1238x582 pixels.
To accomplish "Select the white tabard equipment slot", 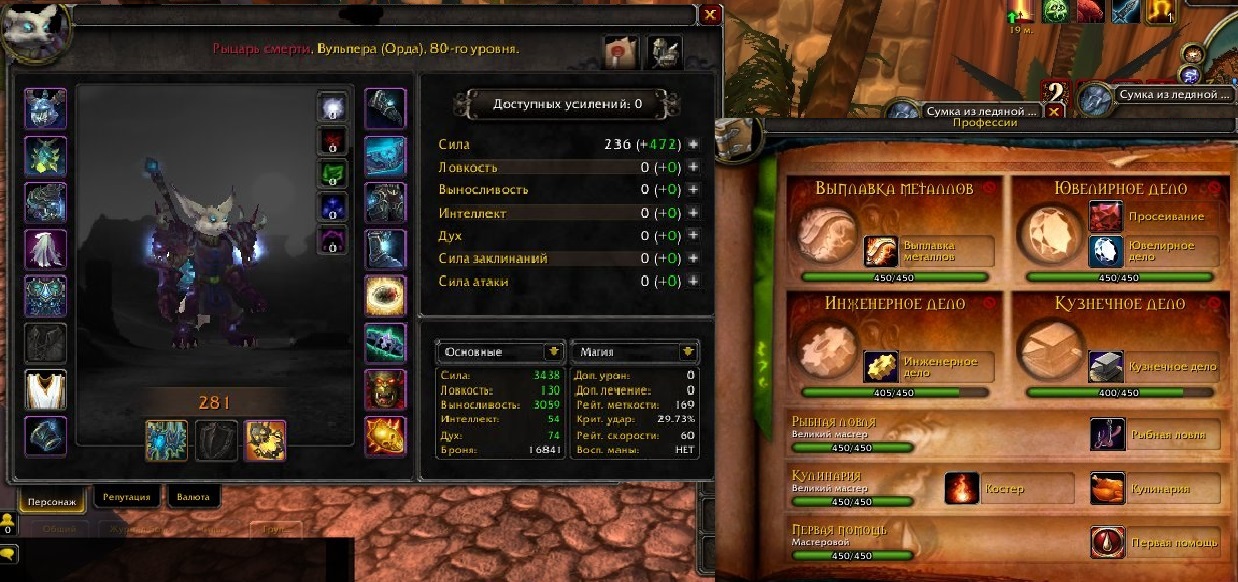I will [45, 389].
